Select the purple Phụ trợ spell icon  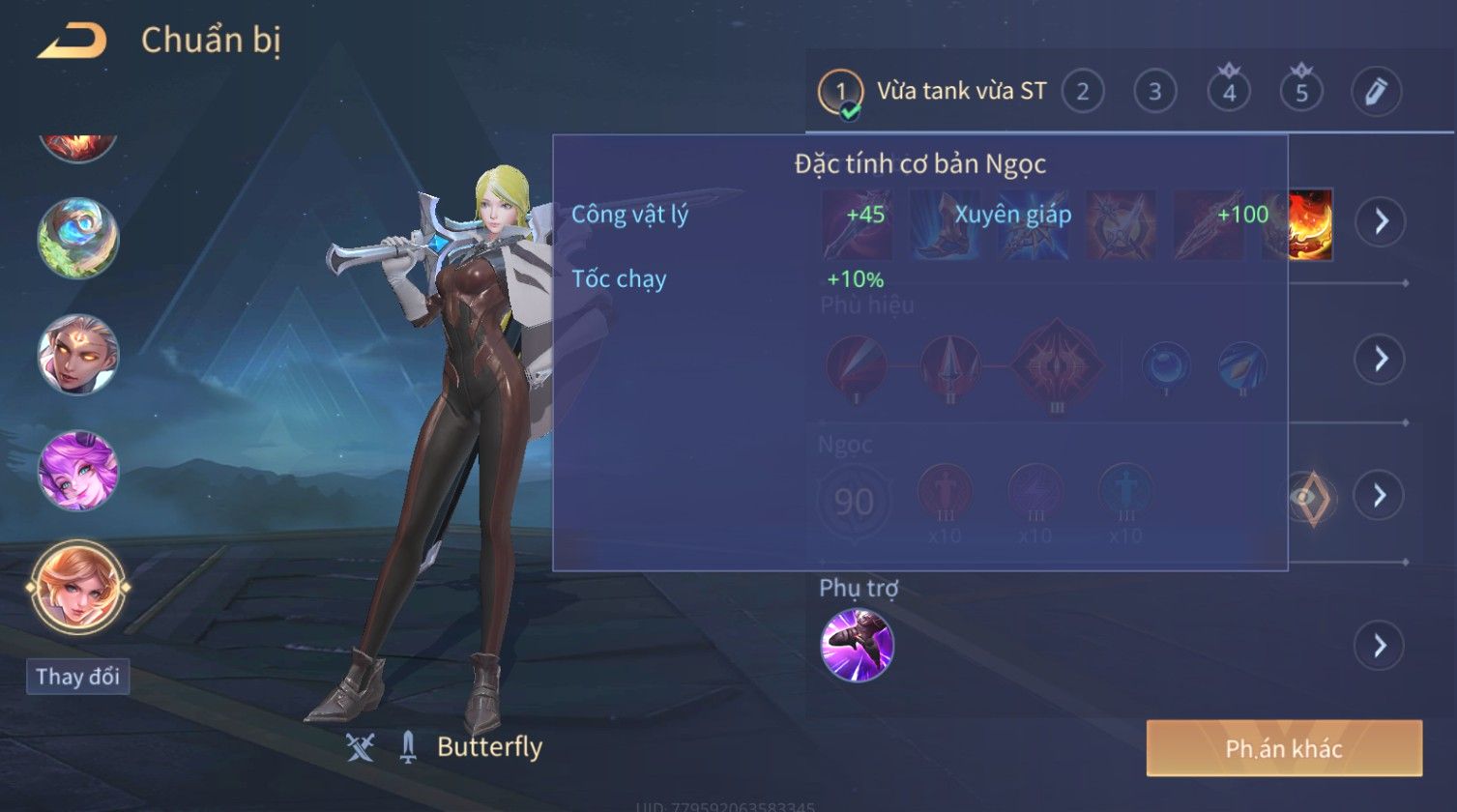click(857, 645)
